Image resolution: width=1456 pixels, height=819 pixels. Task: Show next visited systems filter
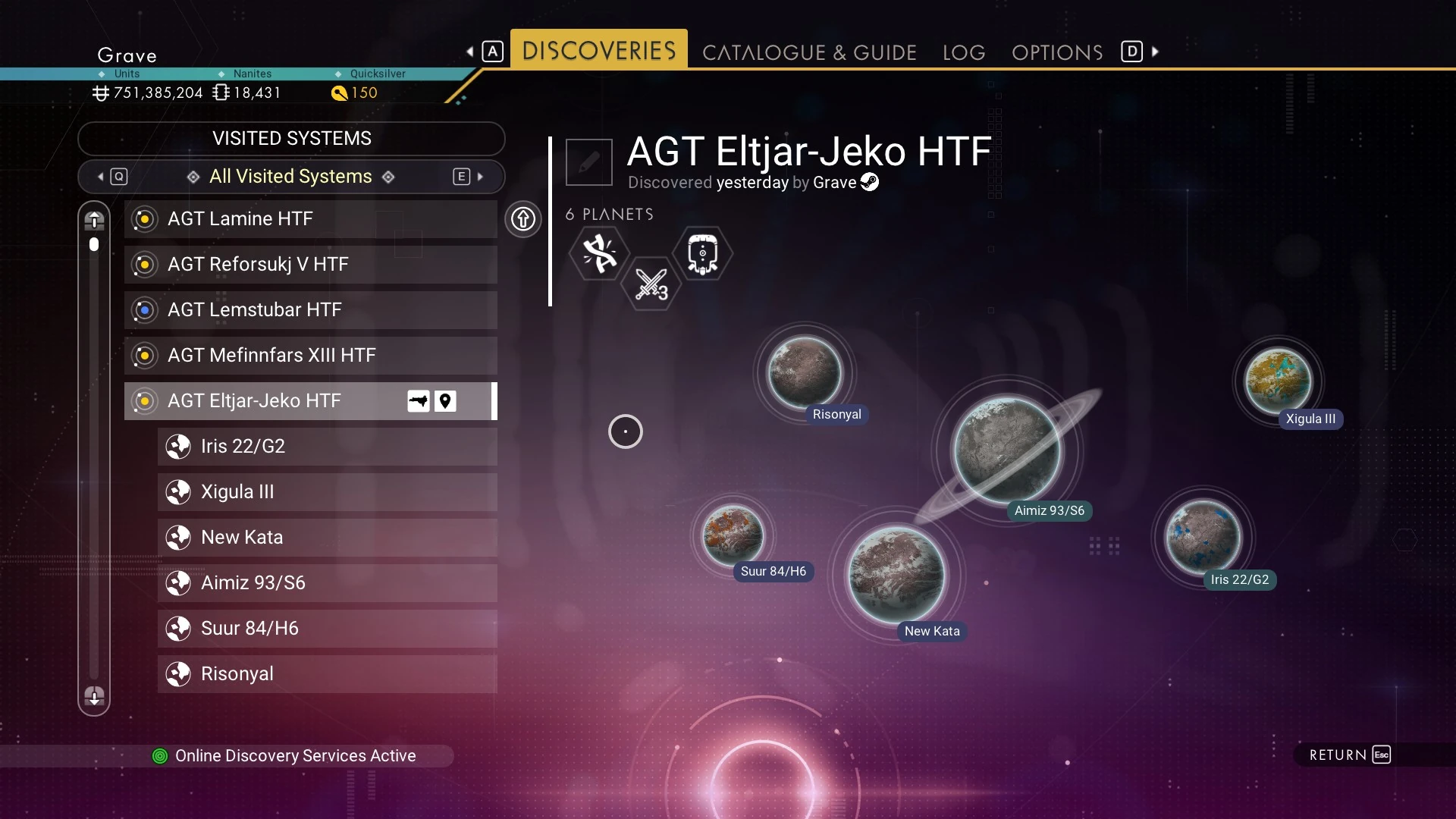(x=469, y=177)
